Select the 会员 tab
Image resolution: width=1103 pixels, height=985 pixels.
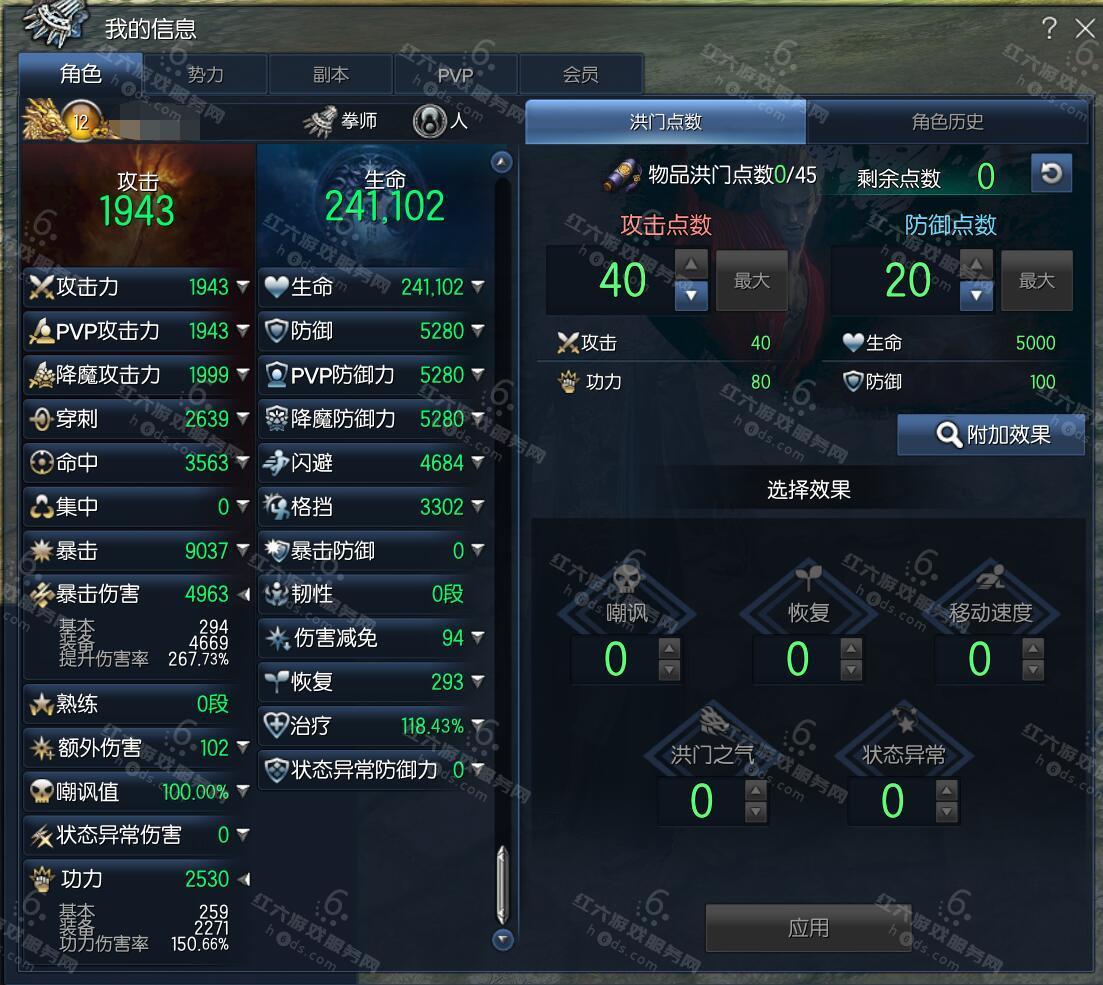click(x=580, y=75)
